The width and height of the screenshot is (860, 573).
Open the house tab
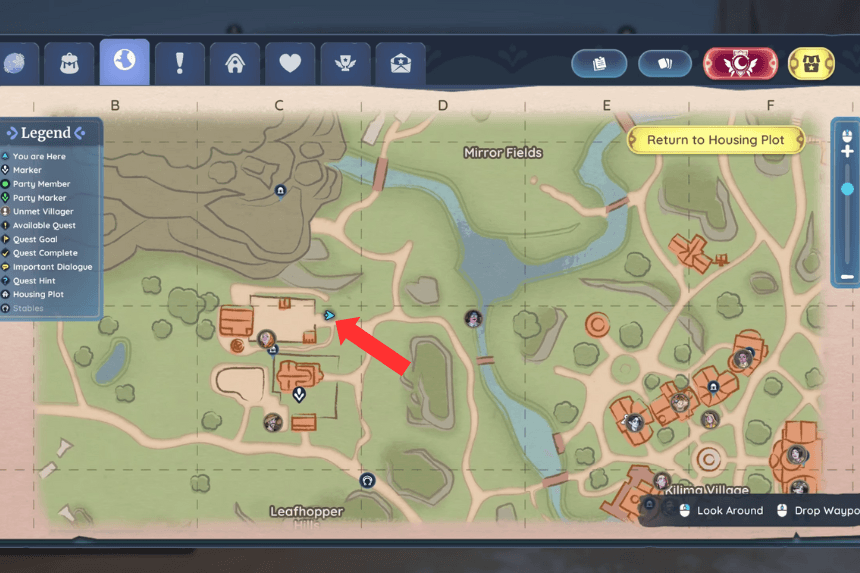[235, 64]
